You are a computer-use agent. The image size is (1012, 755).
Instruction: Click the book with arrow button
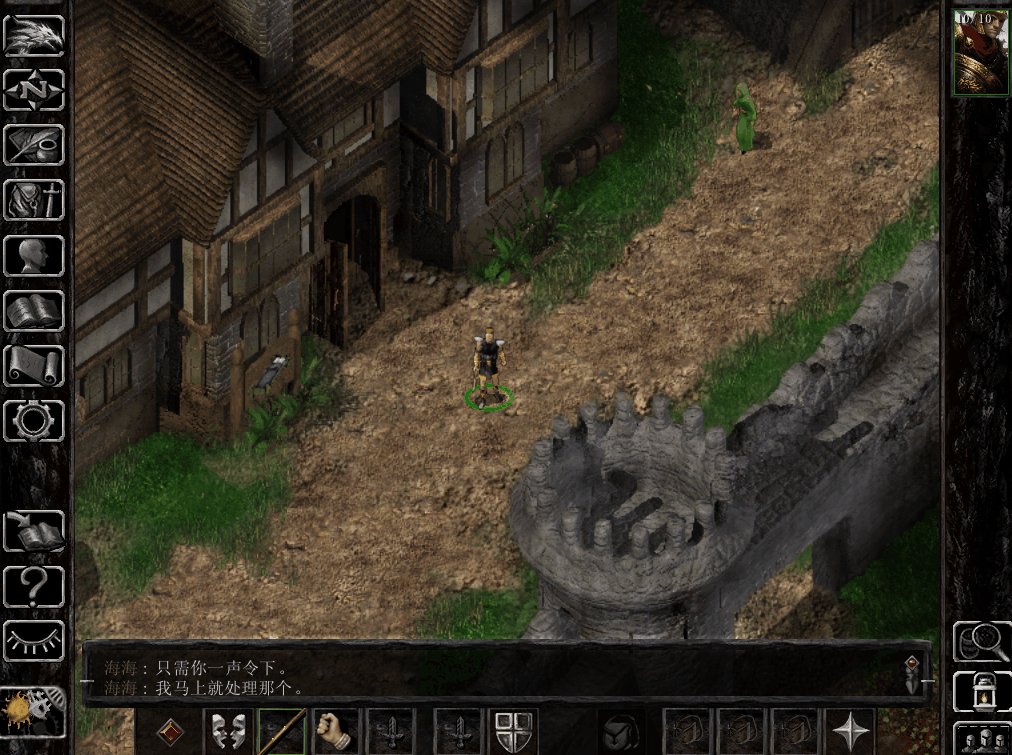click(x=34, y=531)
